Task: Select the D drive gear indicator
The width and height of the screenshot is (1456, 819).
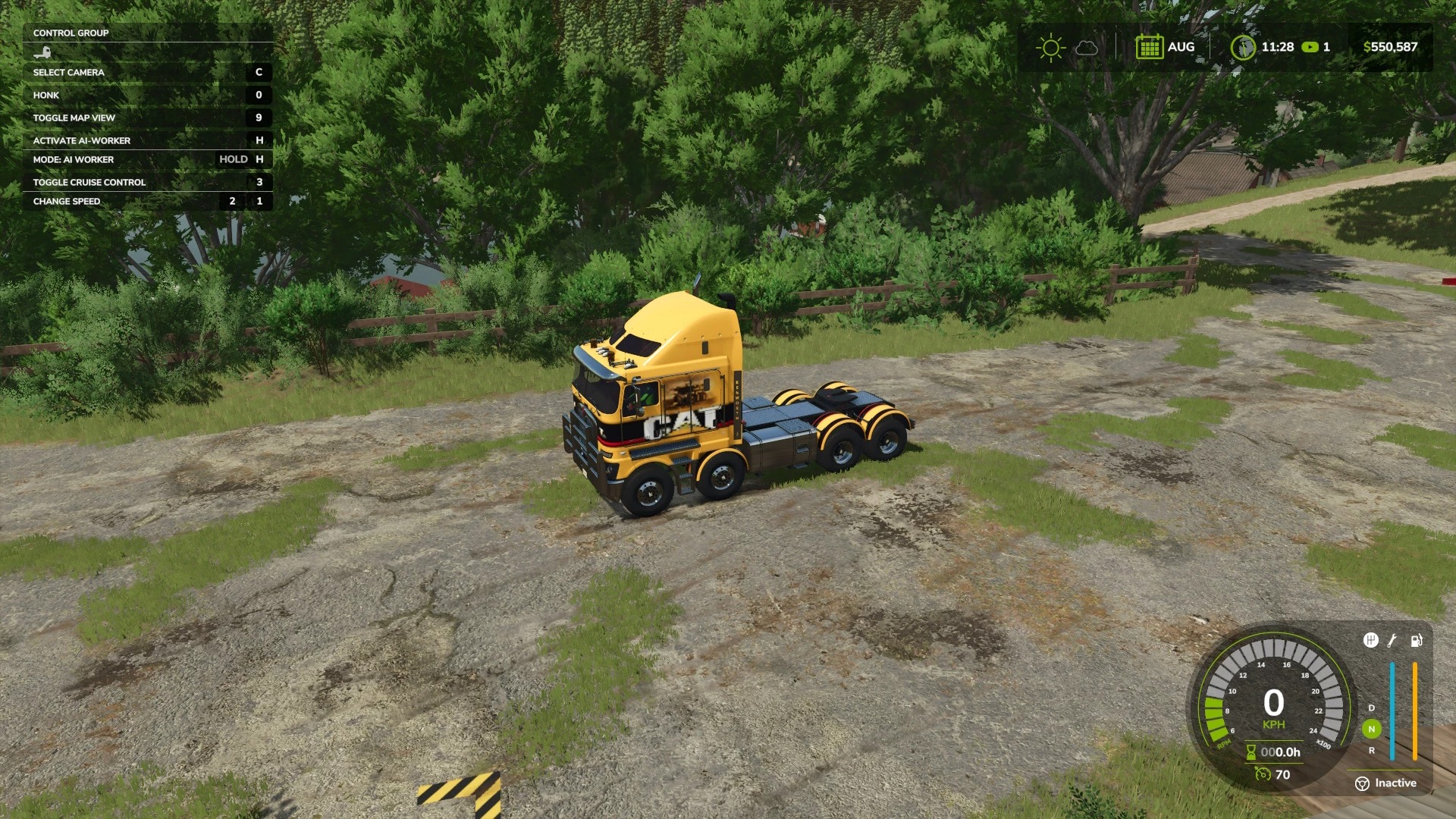Action: click(1371, 708)
